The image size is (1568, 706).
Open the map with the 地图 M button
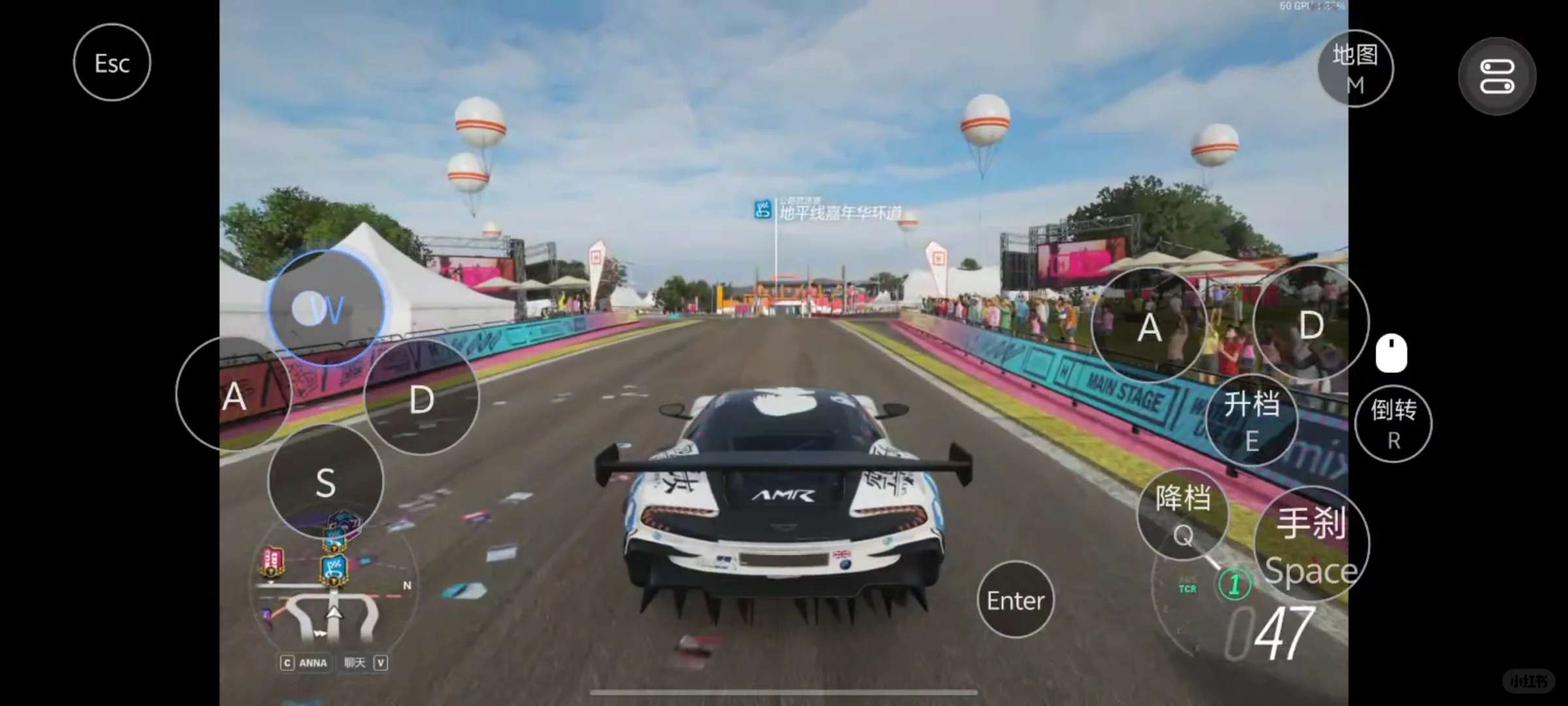[x=1355, y=69]
